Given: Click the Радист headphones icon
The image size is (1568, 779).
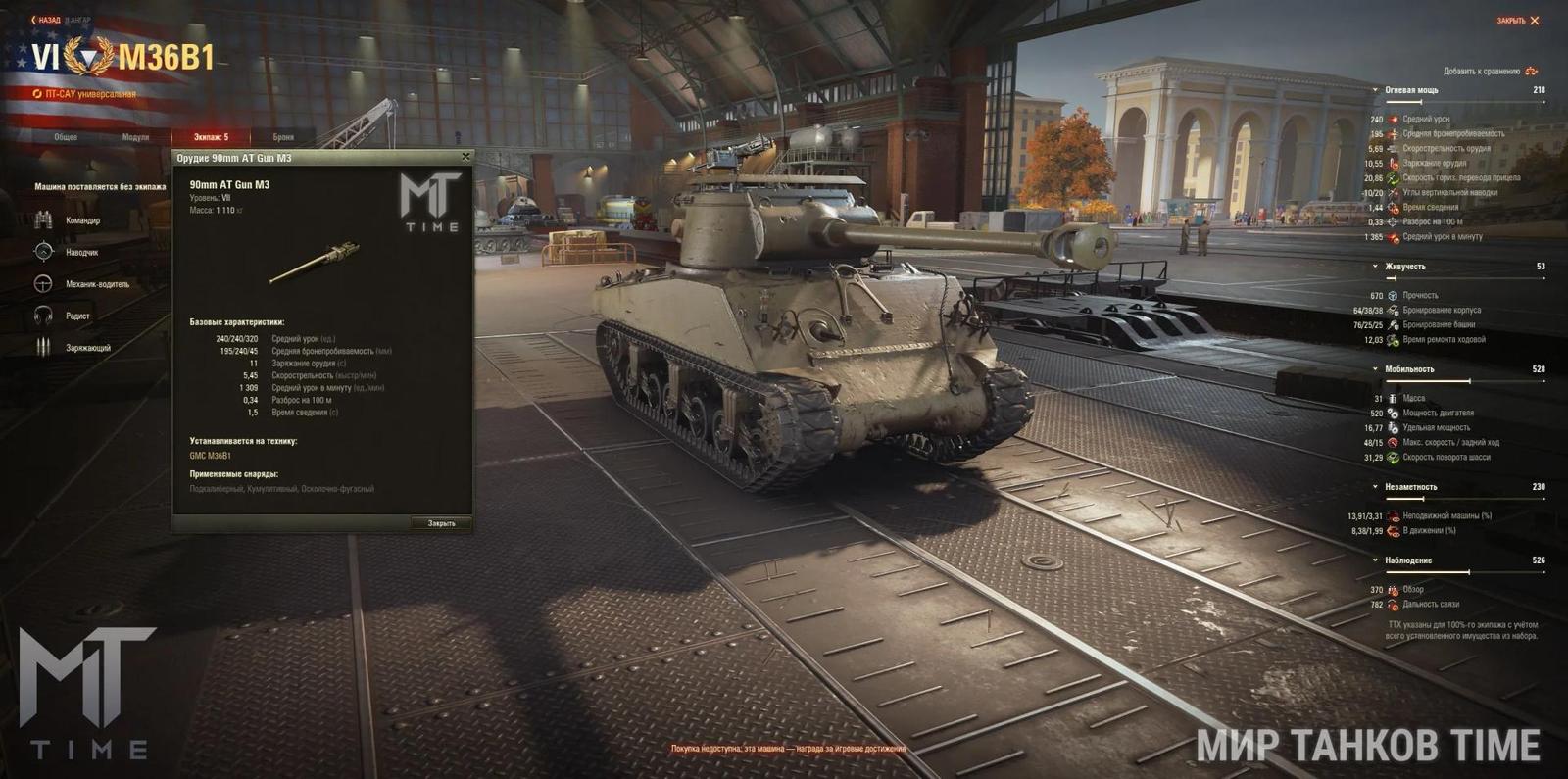Looking at the screenshot, I should pos(42,316).
